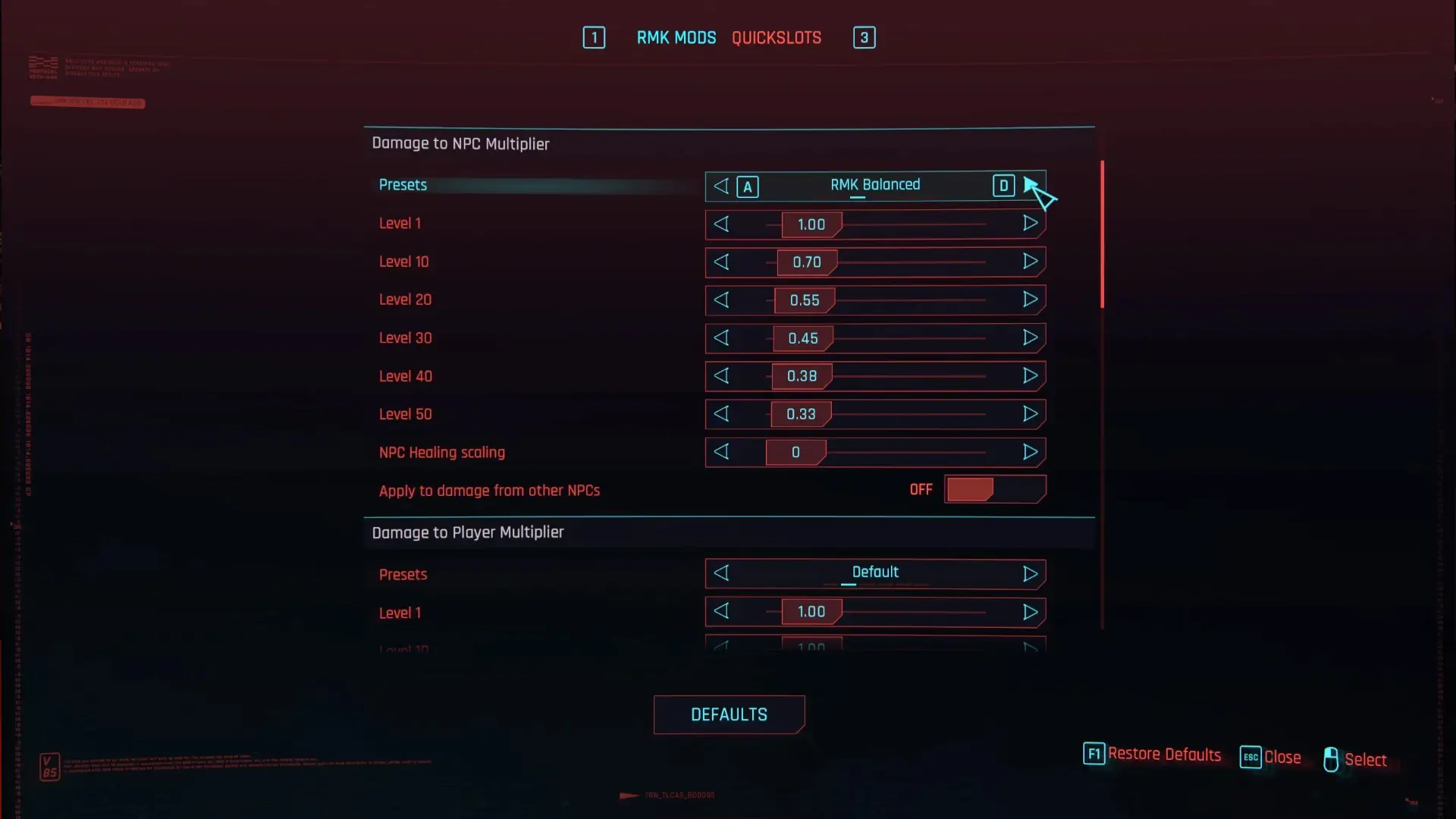Decrease Level 30 with its left arrow
Image resolution: width=1456 pixels, height=819 pixels.
[x=720, y=338]
